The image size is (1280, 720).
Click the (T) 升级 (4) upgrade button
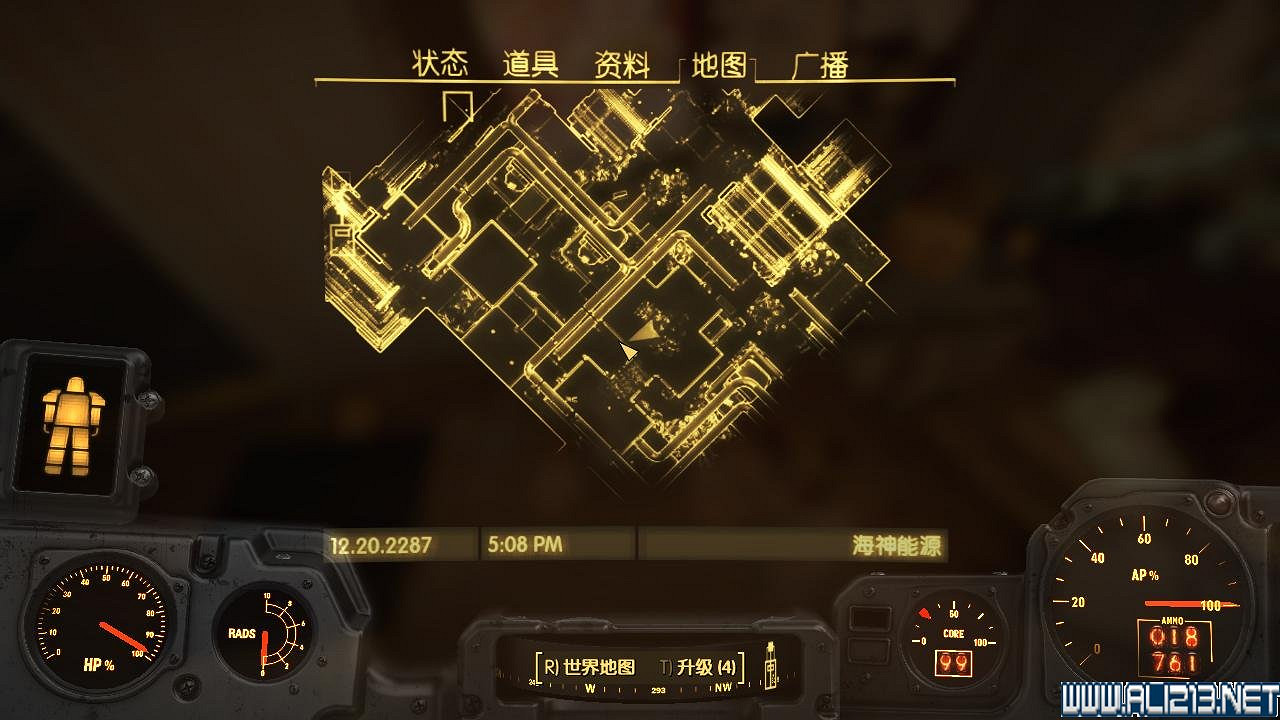coord(700,665)
